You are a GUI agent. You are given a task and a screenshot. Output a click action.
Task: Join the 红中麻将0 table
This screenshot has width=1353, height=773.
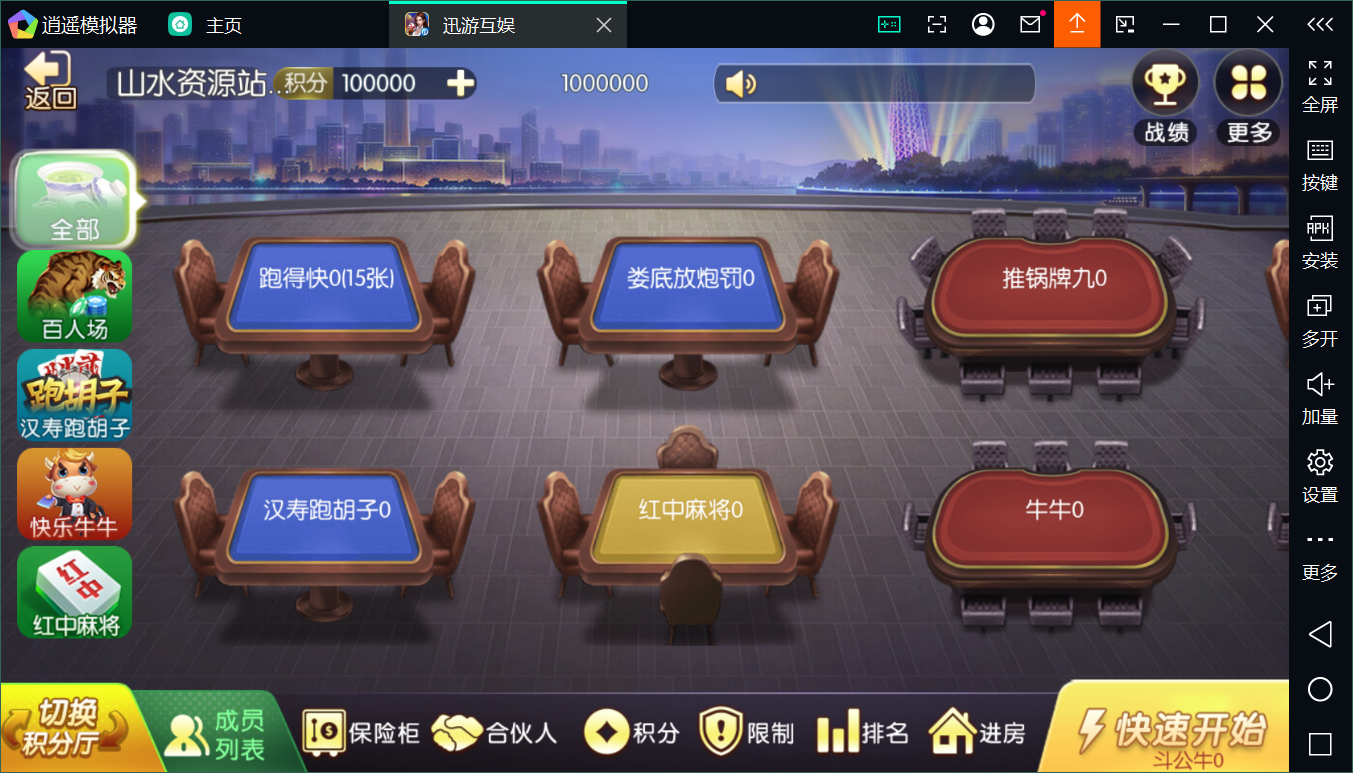[688, 510]
